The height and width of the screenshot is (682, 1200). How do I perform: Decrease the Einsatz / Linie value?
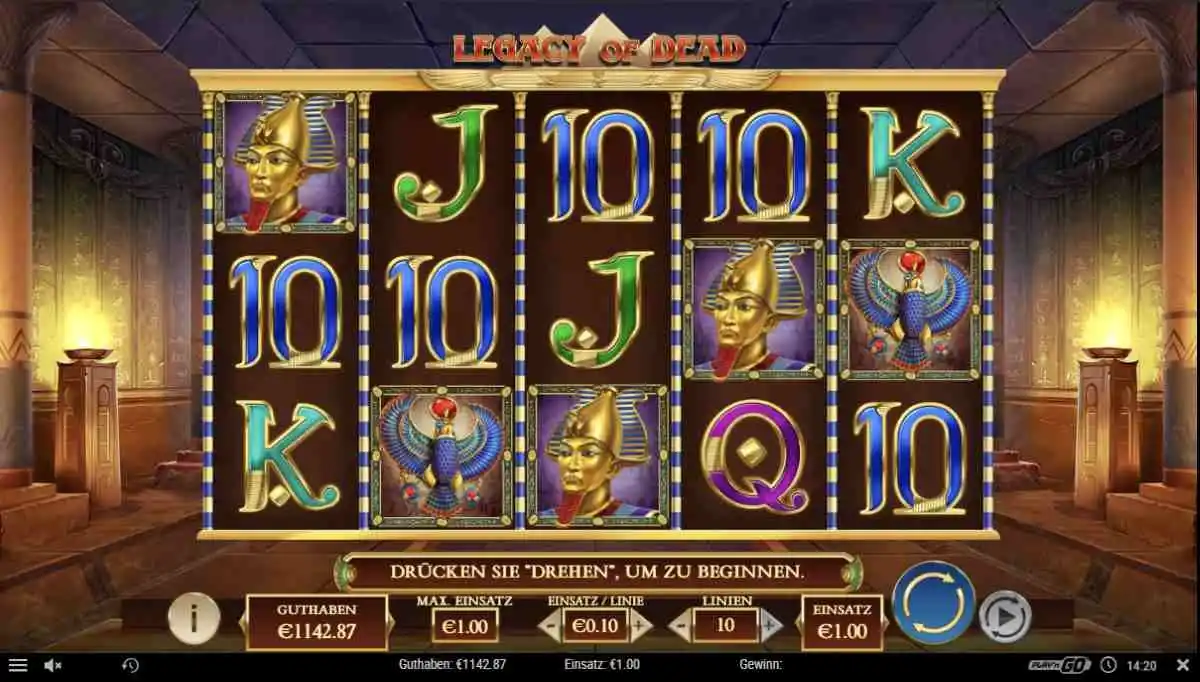tap(549, 626)
